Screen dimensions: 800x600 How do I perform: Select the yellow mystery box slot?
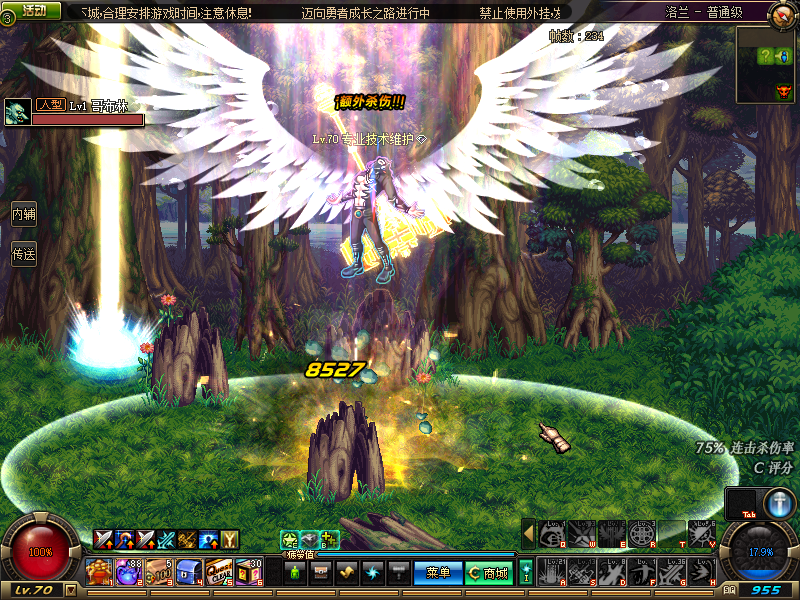click(249, 572)
